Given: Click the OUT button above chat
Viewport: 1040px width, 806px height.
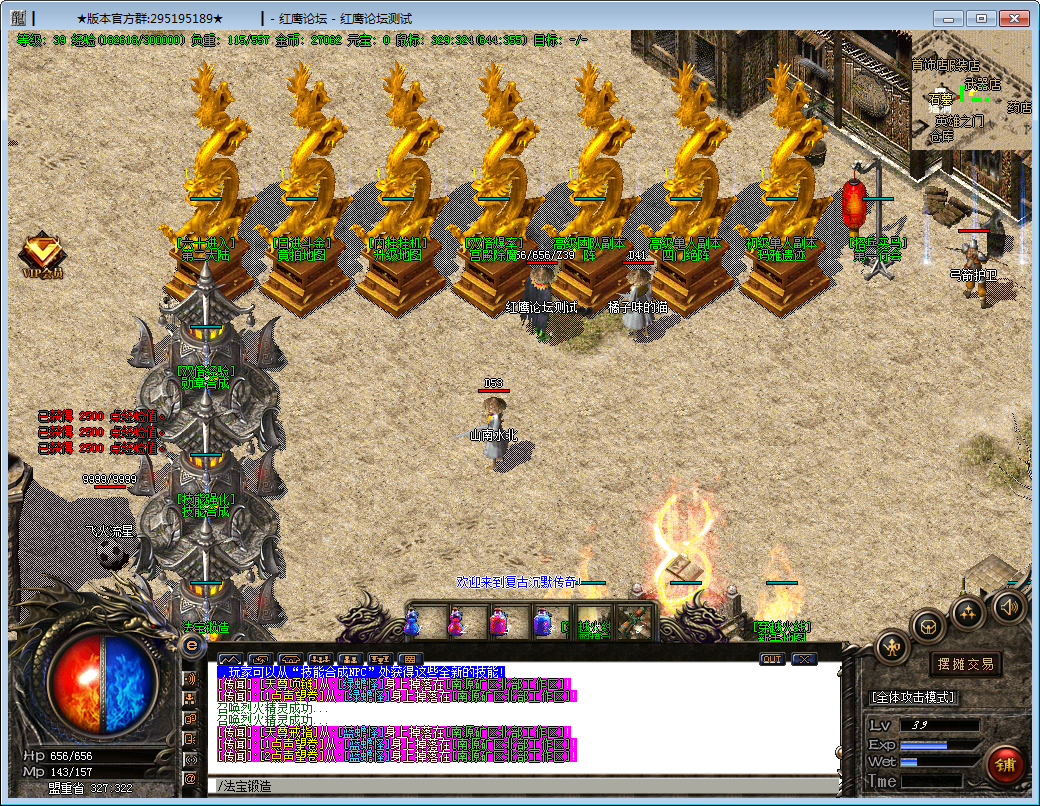Looking at the screenshot, I should tap(772, 659).
